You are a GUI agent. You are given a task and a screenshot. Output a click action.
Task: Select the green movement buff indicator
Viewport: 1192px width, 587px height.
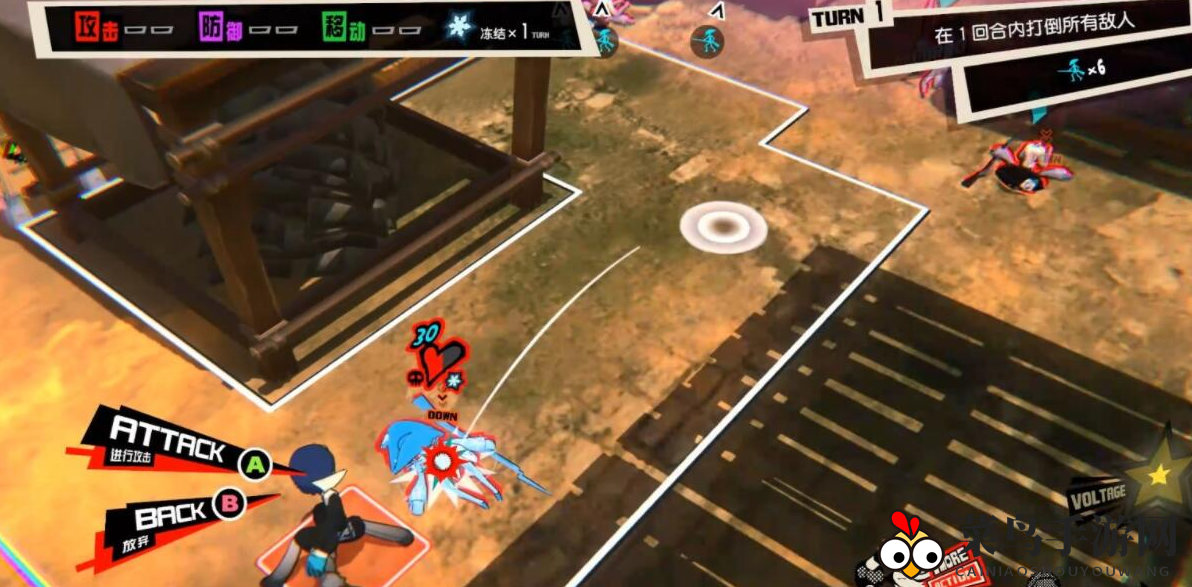[x=342, y=27]
